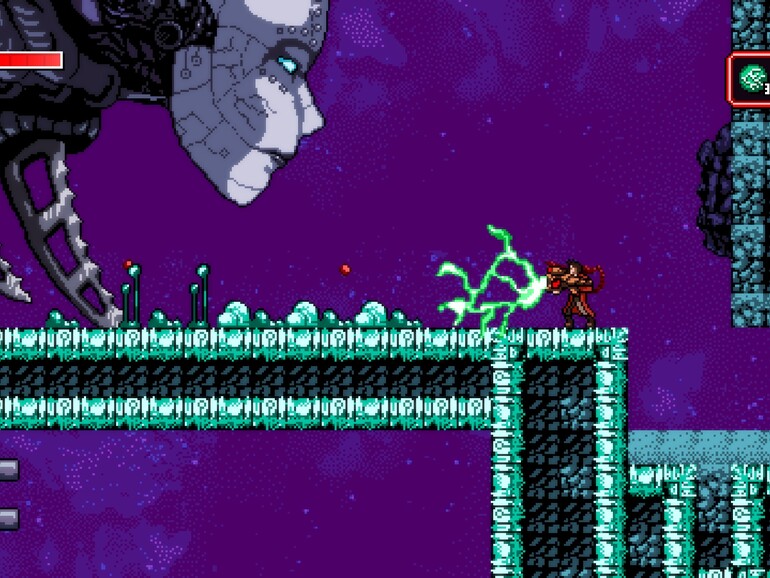The image size is (770, 578).
Task: Select the green lightning weapon icon
Action: pyautogui.click(x=750, y=79)
